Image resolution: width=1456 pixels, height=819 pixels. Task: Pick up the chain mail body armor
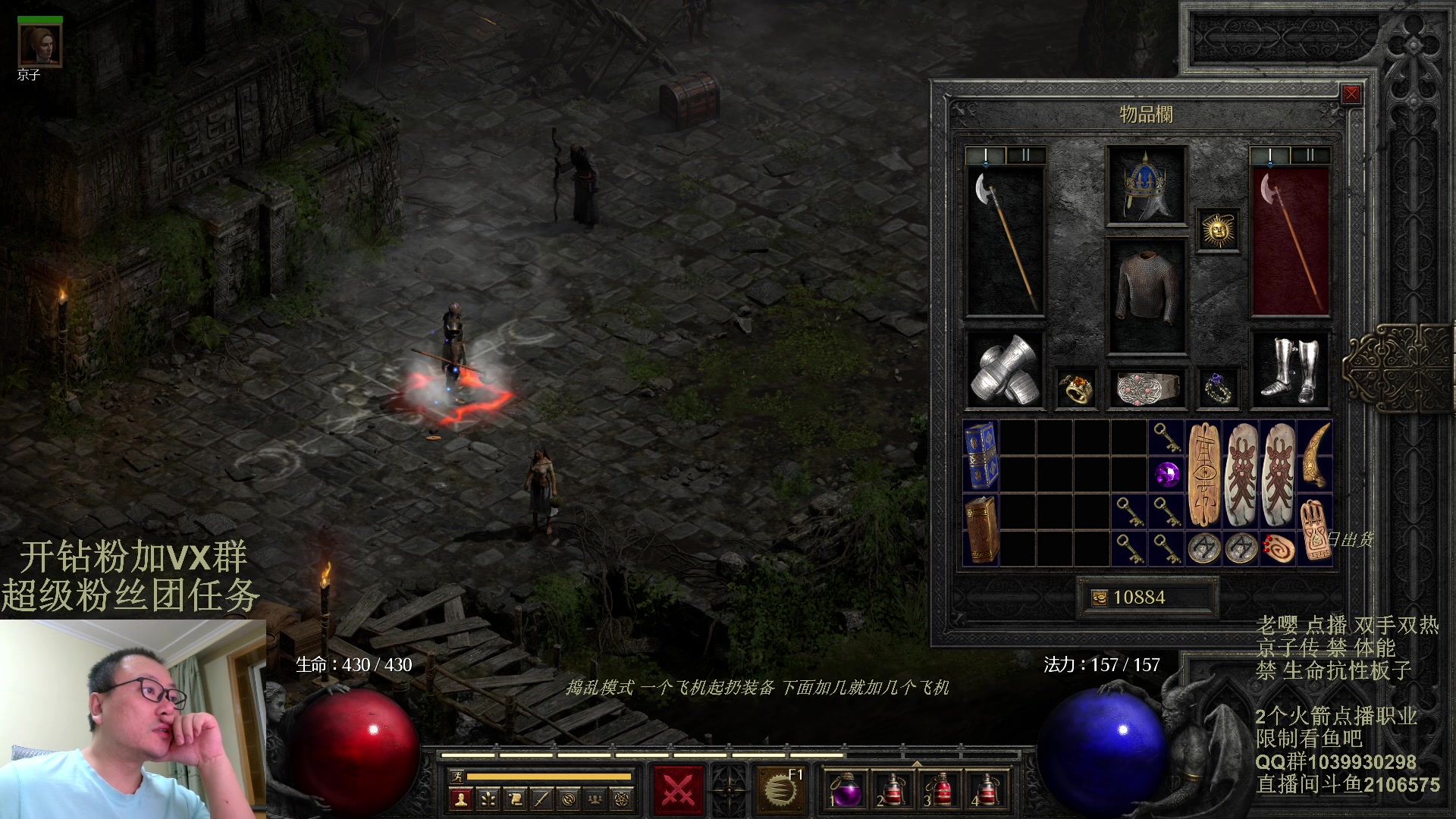tap(1146, 296)
